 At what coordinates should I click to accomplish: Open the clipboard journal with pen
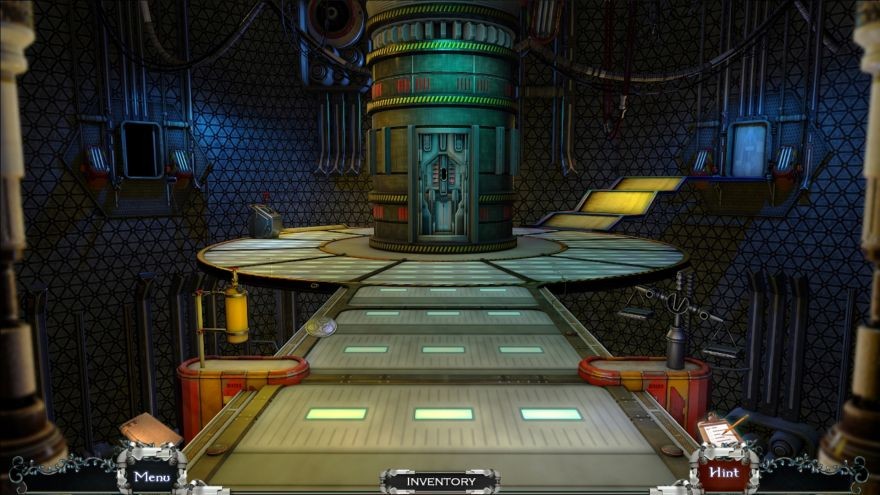click(x=719, y=431)
